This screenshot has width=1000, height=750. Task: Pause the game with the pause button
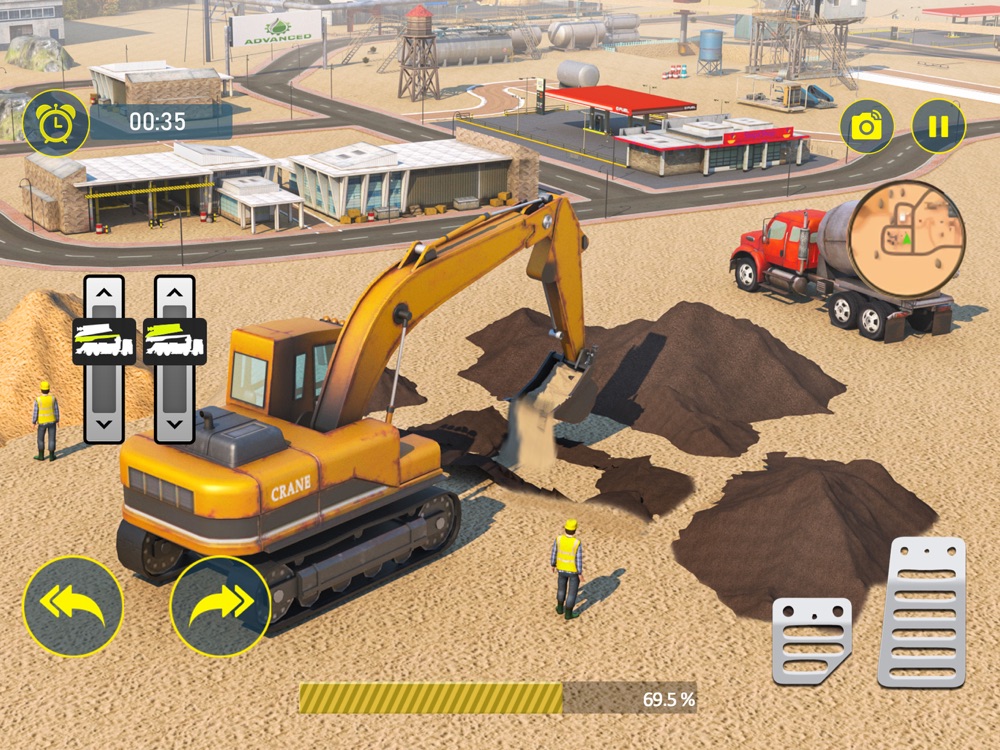coord(938,126)
